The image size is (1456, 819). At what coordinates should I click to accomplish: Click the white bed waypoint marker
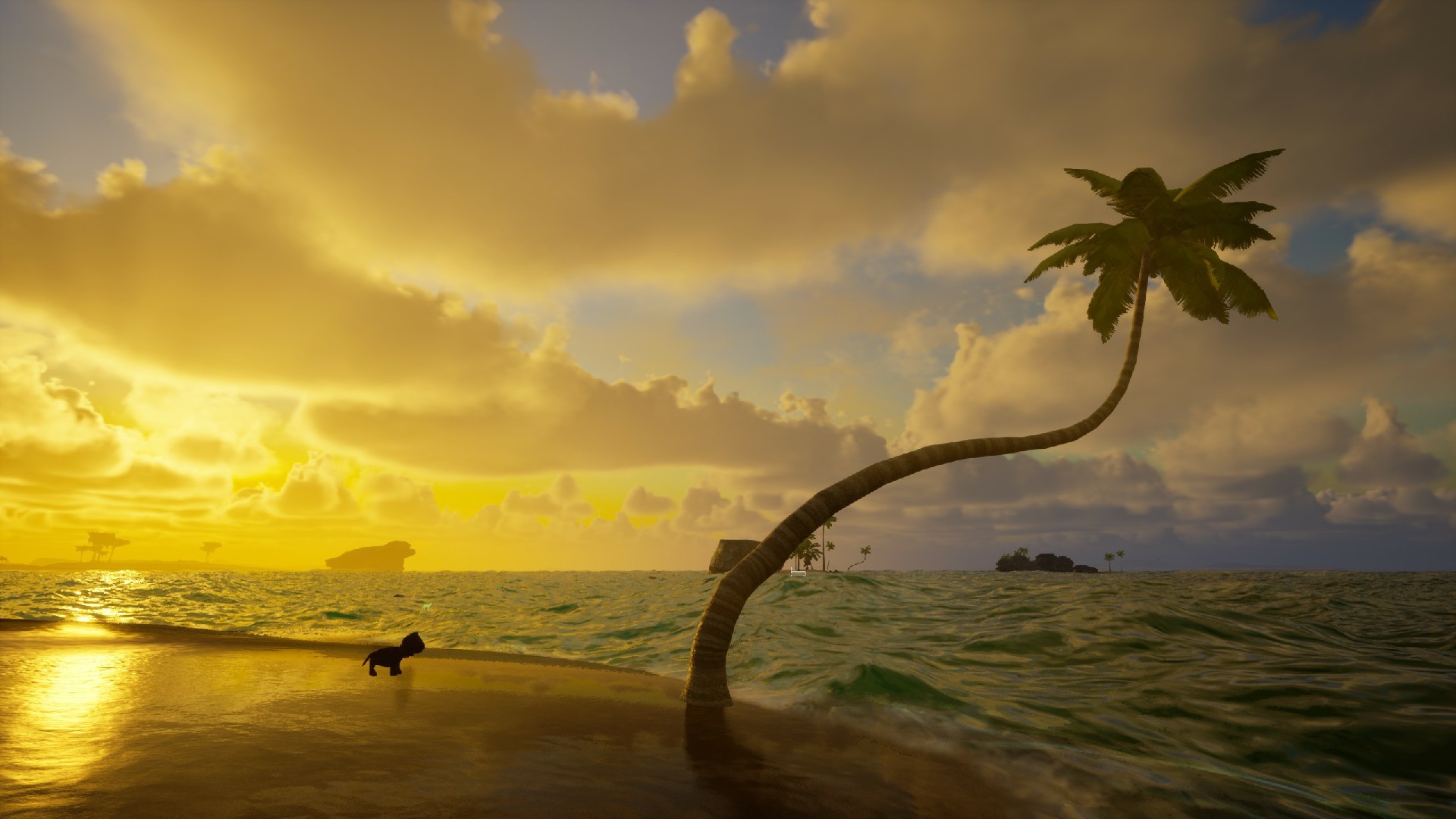coord(797,572)
